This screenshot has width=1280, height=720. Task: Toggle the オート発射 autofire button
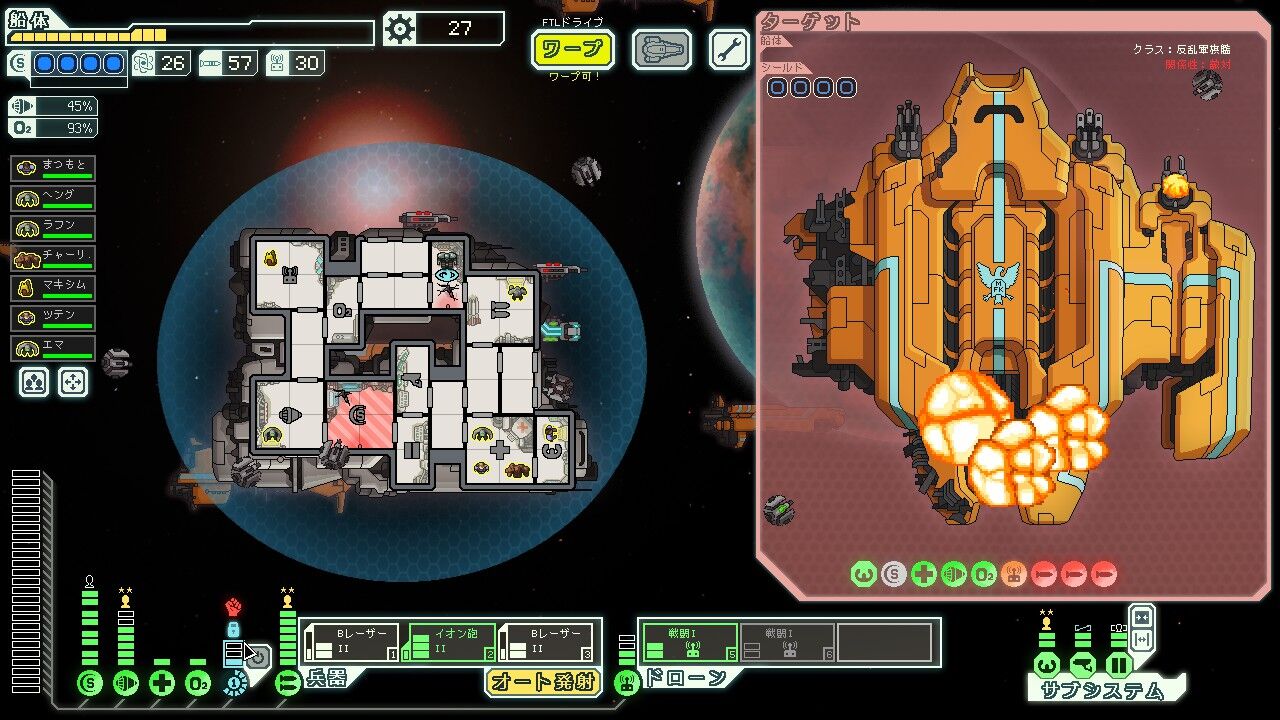(541, 682)
